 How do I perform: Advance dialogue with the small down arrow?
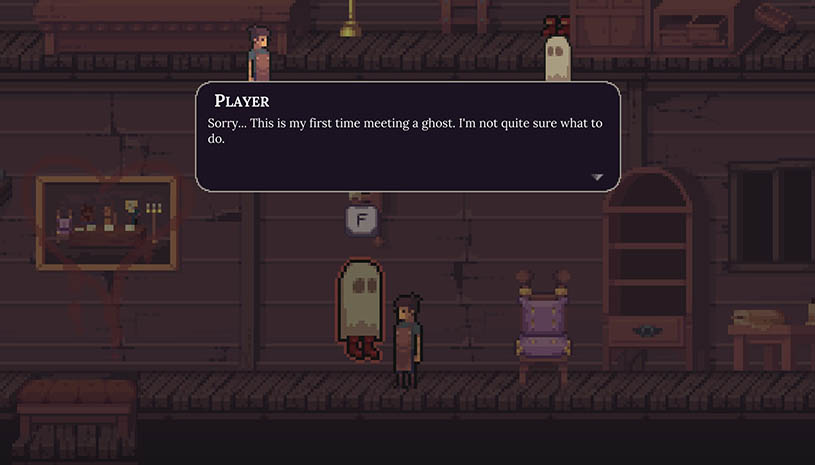[x=597, y=177]
